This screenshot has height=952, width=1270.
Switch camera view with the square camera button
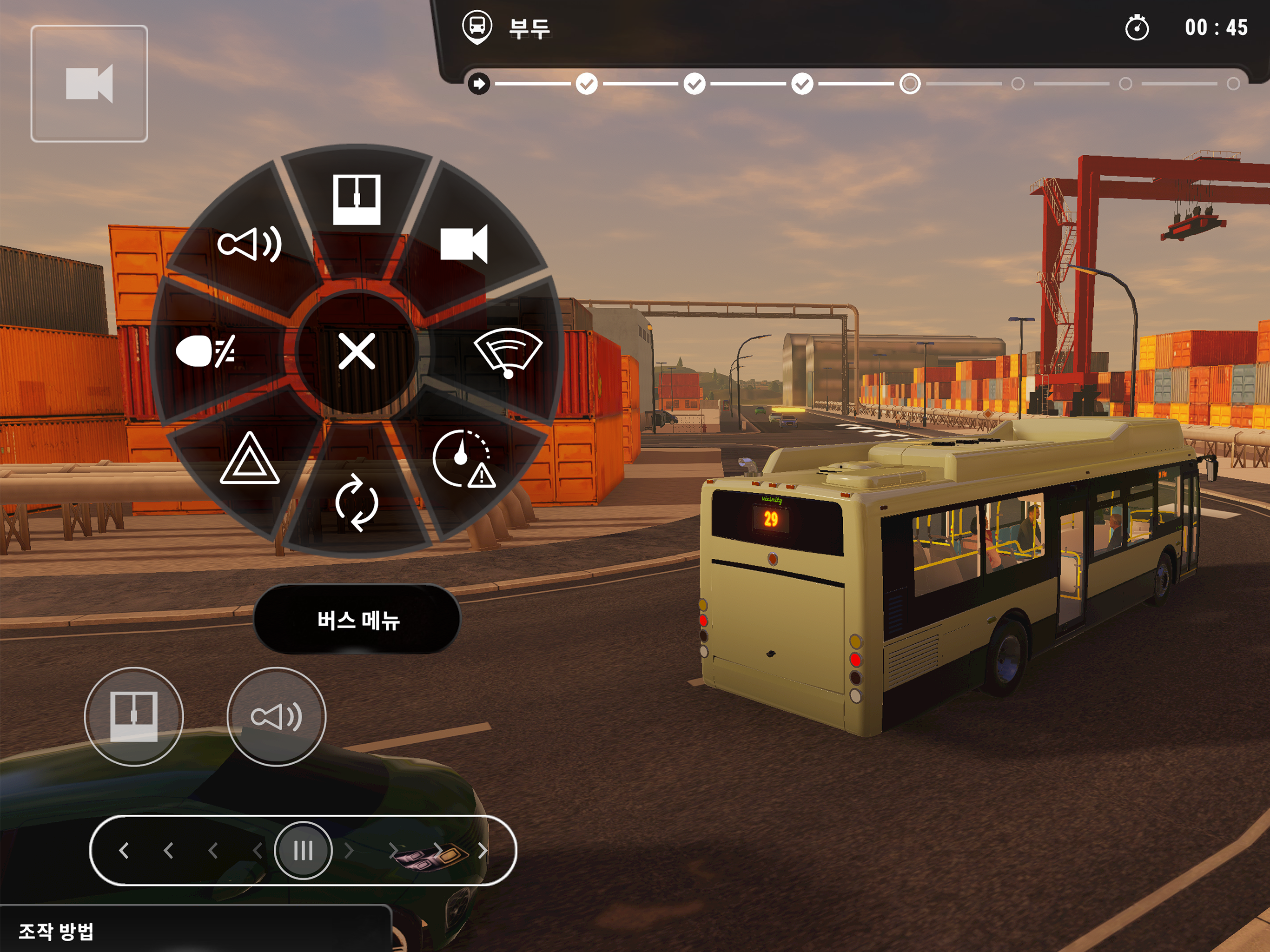pyautogui.click(x=90, y=84)
